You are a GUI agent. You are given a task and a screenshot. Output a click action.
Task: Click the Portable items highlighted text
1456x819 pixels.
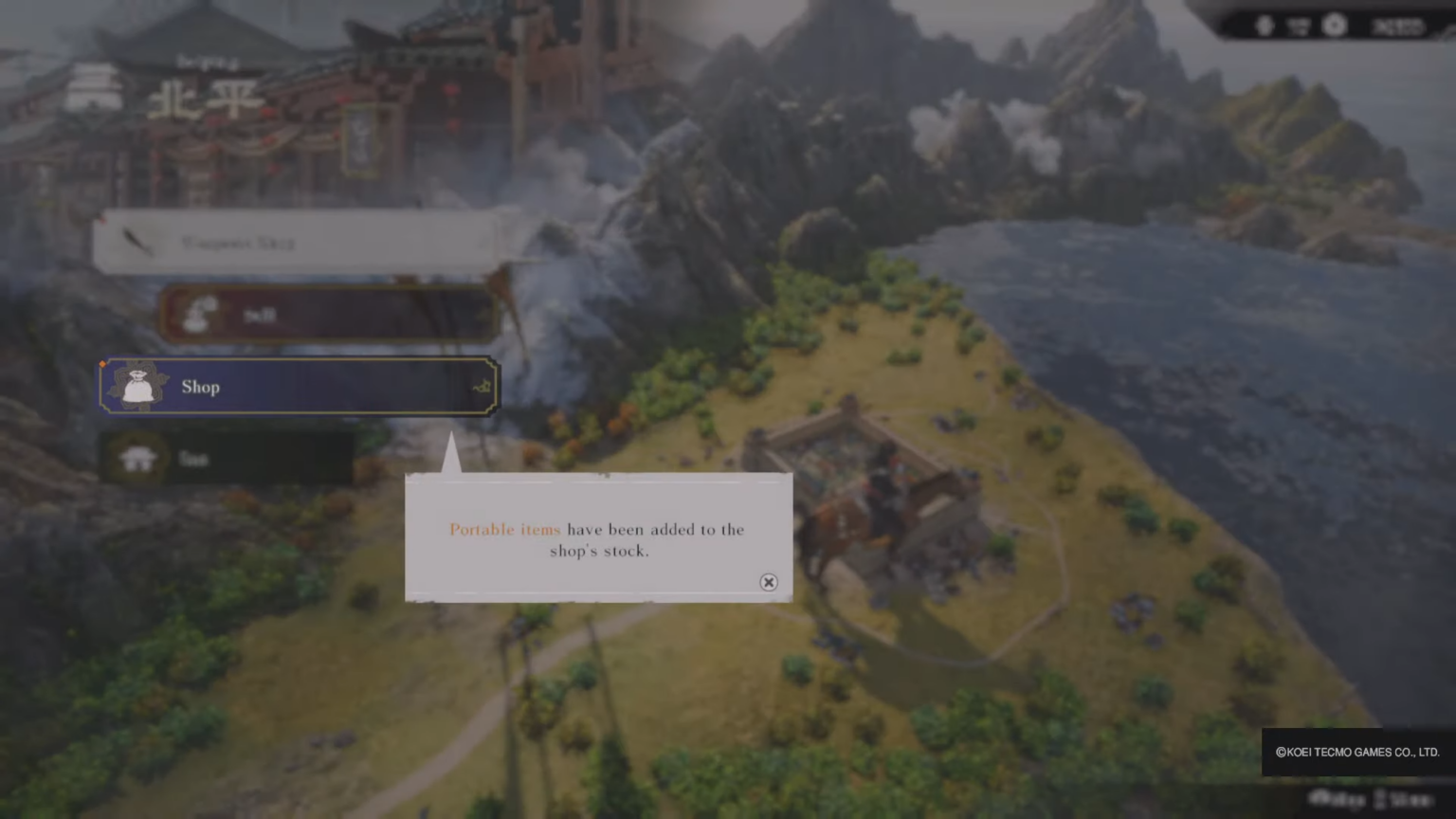[504, 530]
